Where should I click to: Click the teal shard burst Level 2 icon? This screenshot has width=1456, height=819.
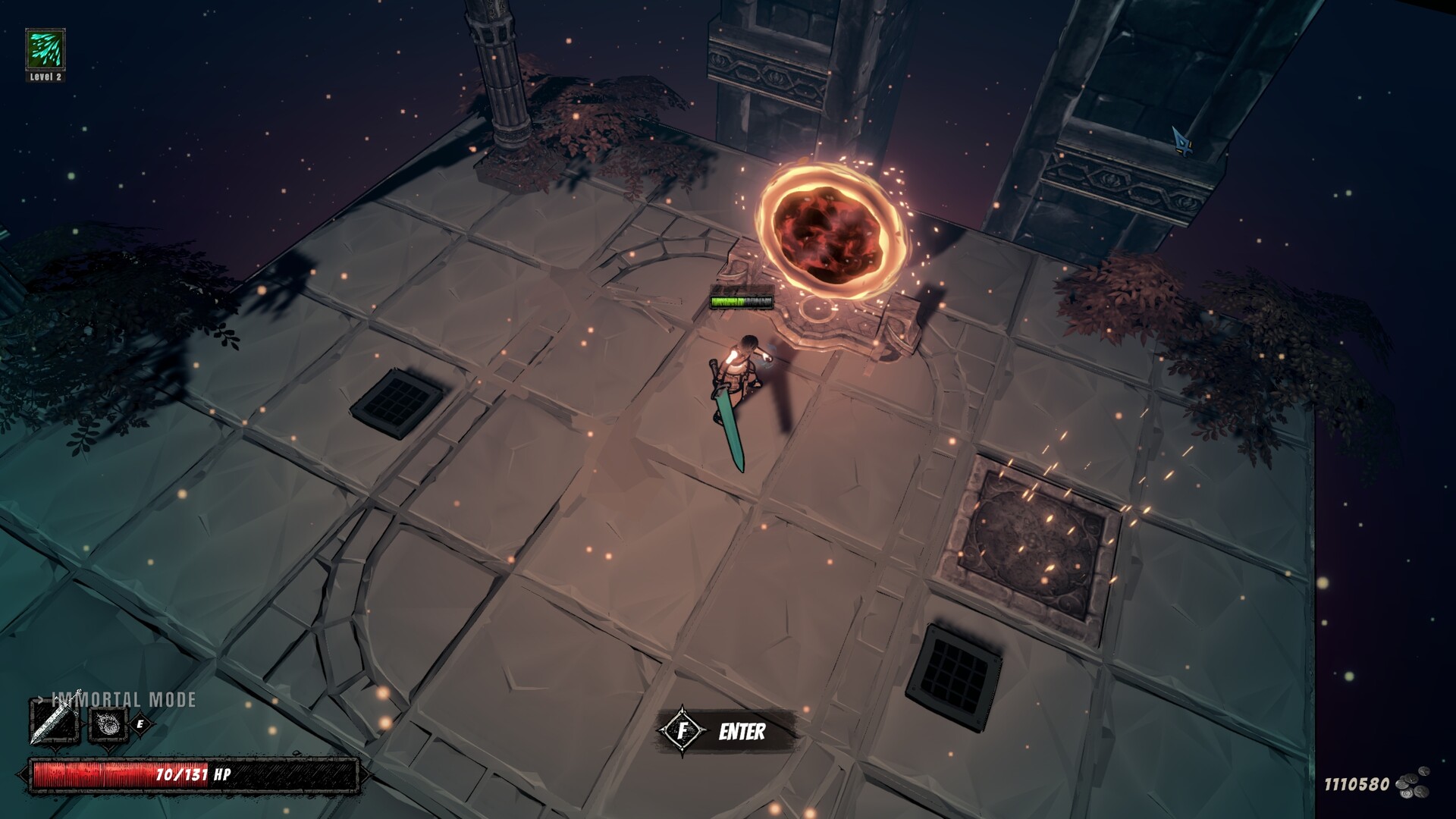pyautogui.click(x=45, y=50)
